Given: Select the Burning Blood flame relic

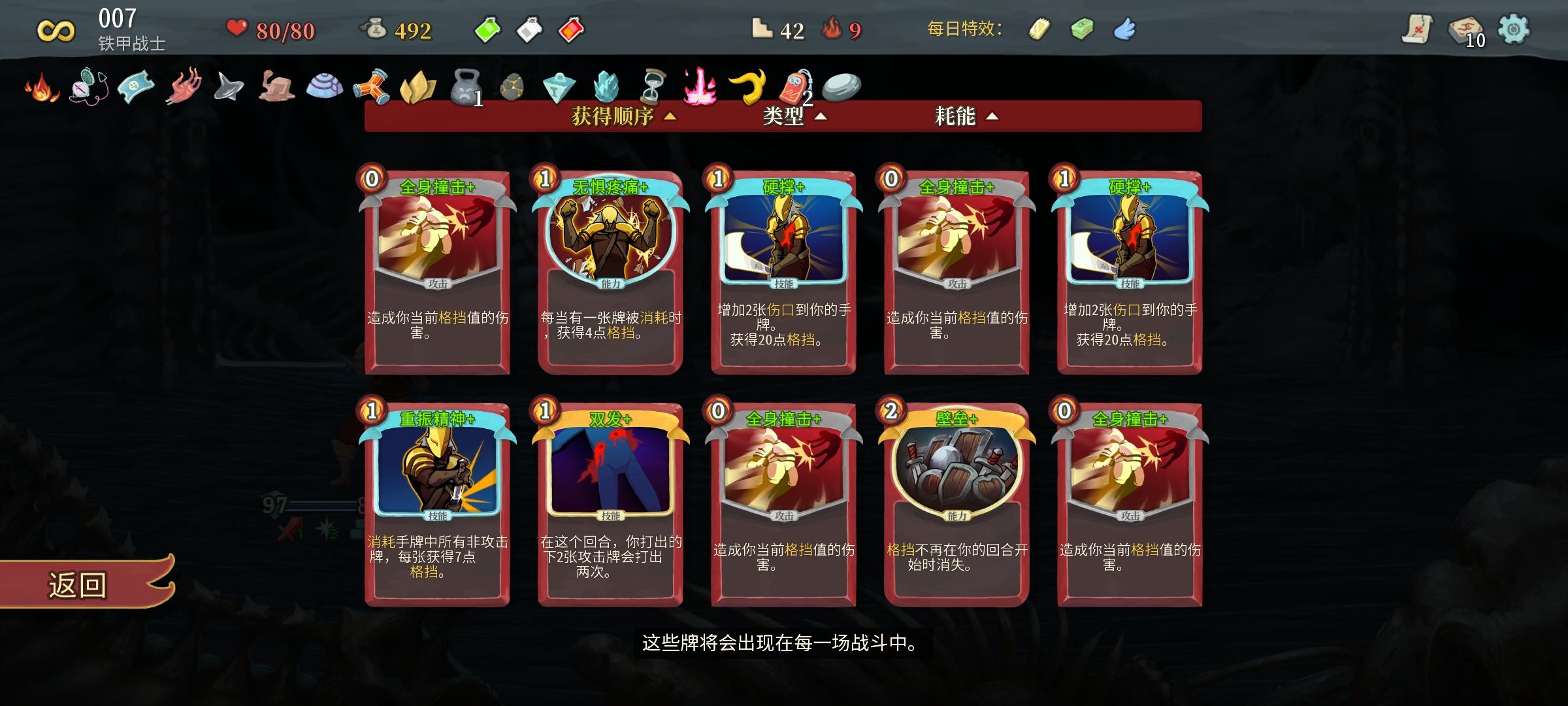Looking at the screenshot, I should click(x=37, y=87).
